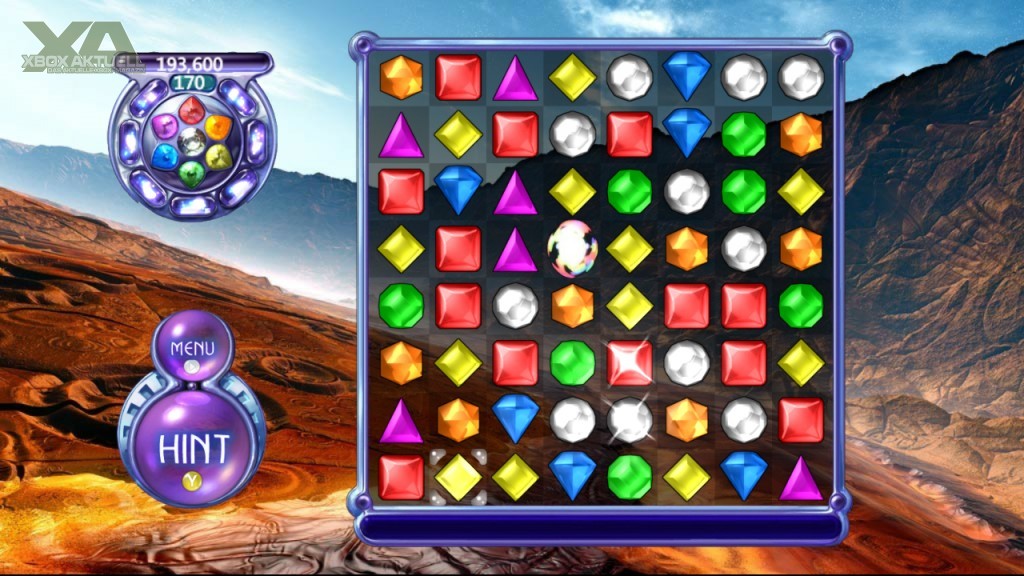
Task: Select the yellow gem directly above the Hyper Cube
Action: click(x=573, y=191)
